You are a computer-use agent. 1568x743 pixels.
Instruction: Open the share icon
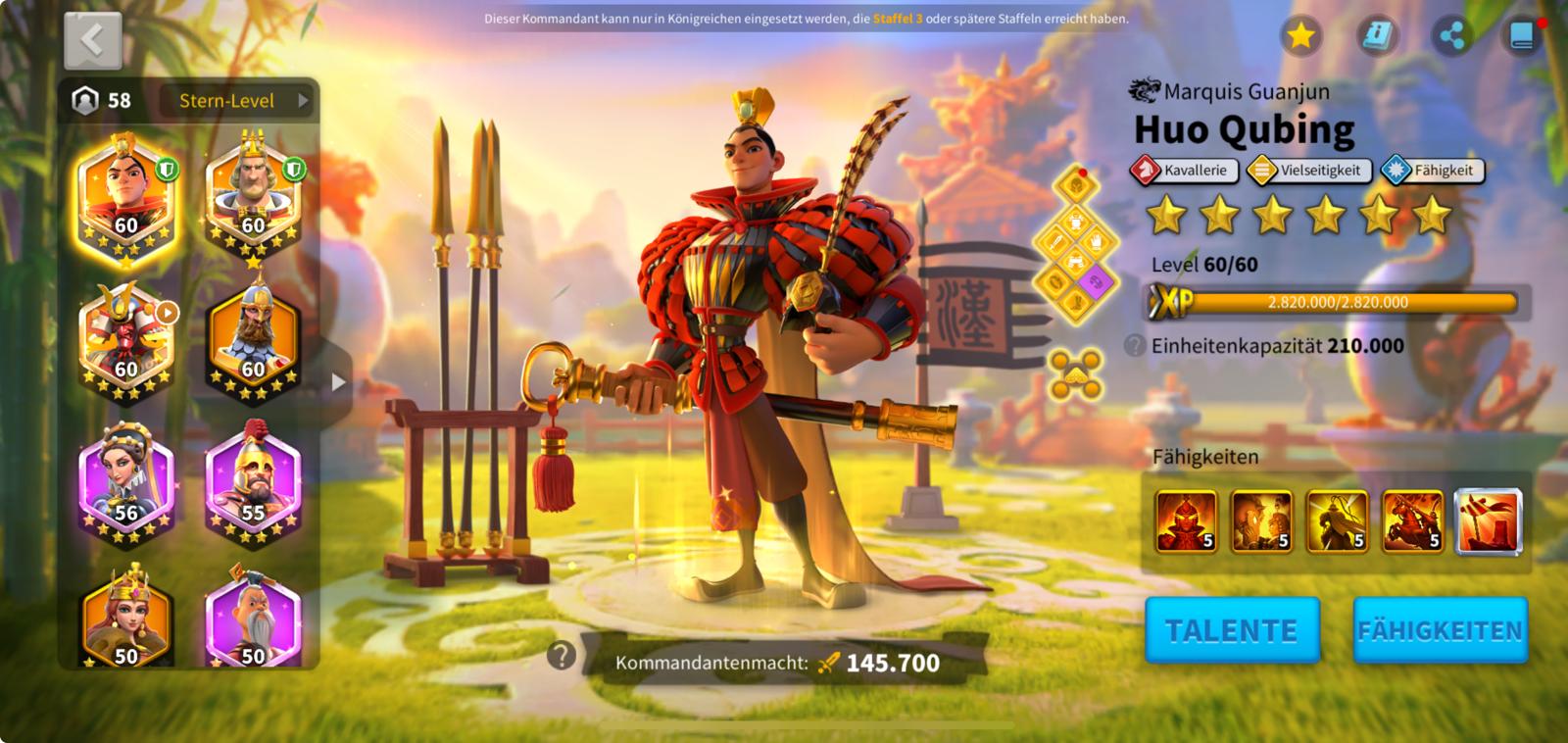1451,36
